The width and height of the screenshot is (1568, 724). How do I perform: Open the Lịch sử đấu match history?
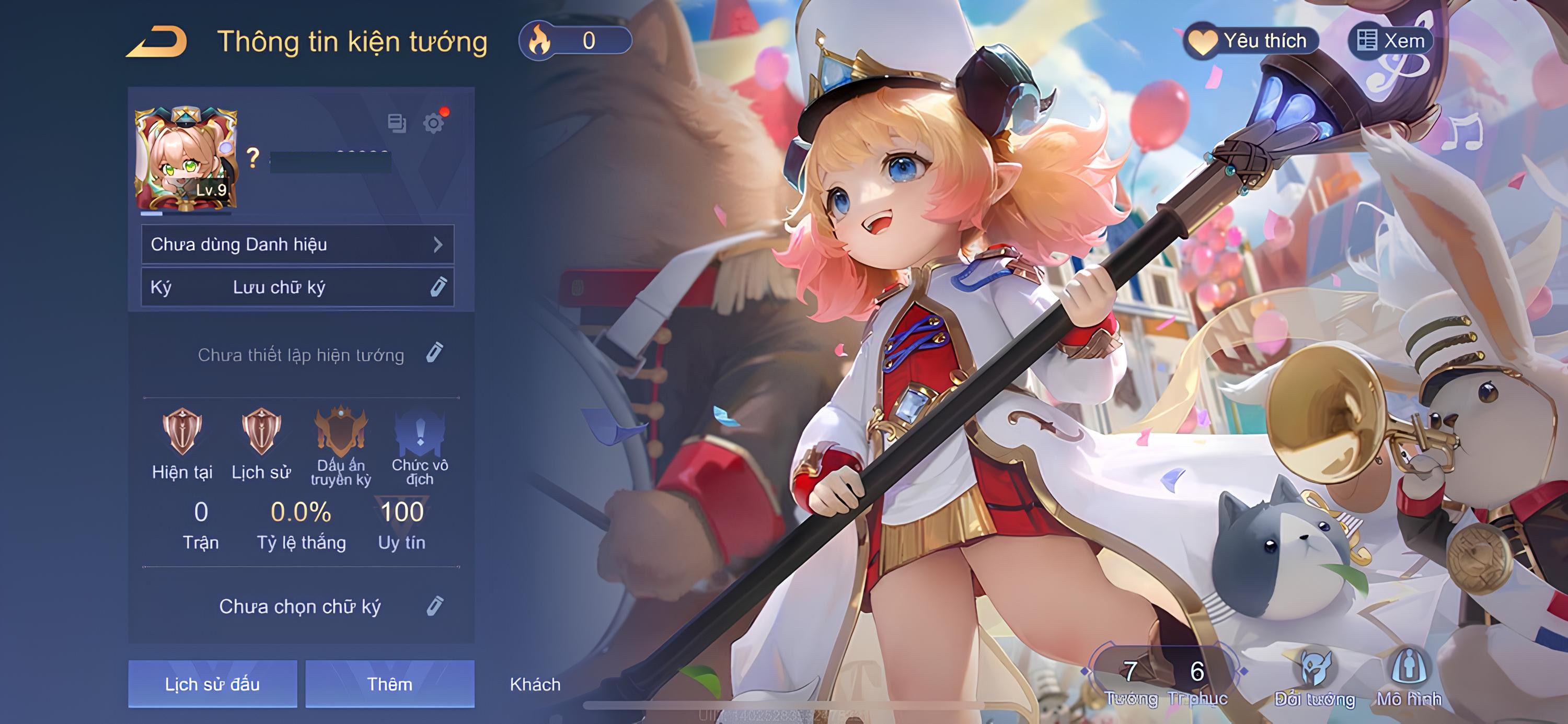tap(212, 684)
